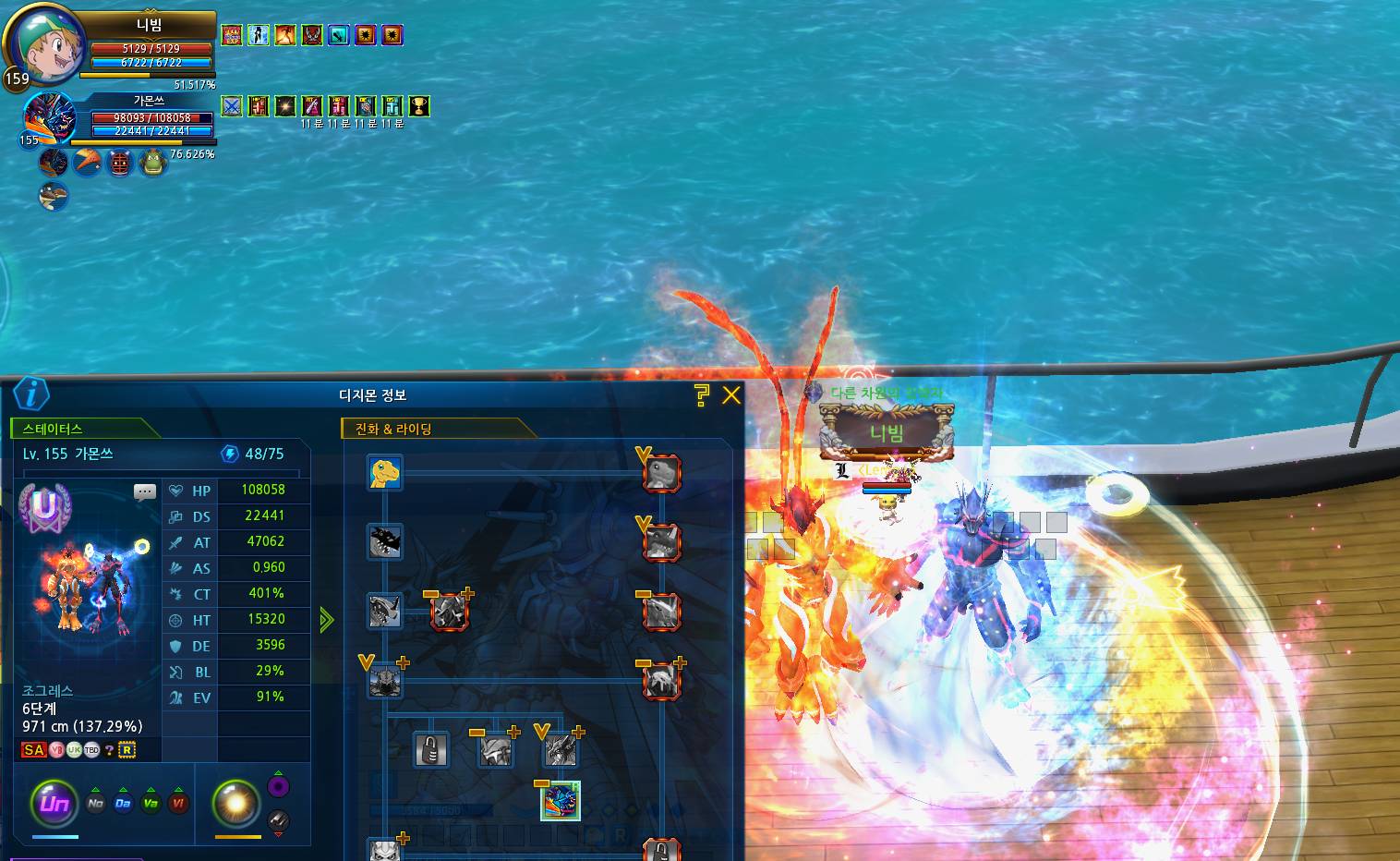Click the glowing light element orb
Image resolution: width=1400 pixels, height=861 pixels.
[236, 803]
